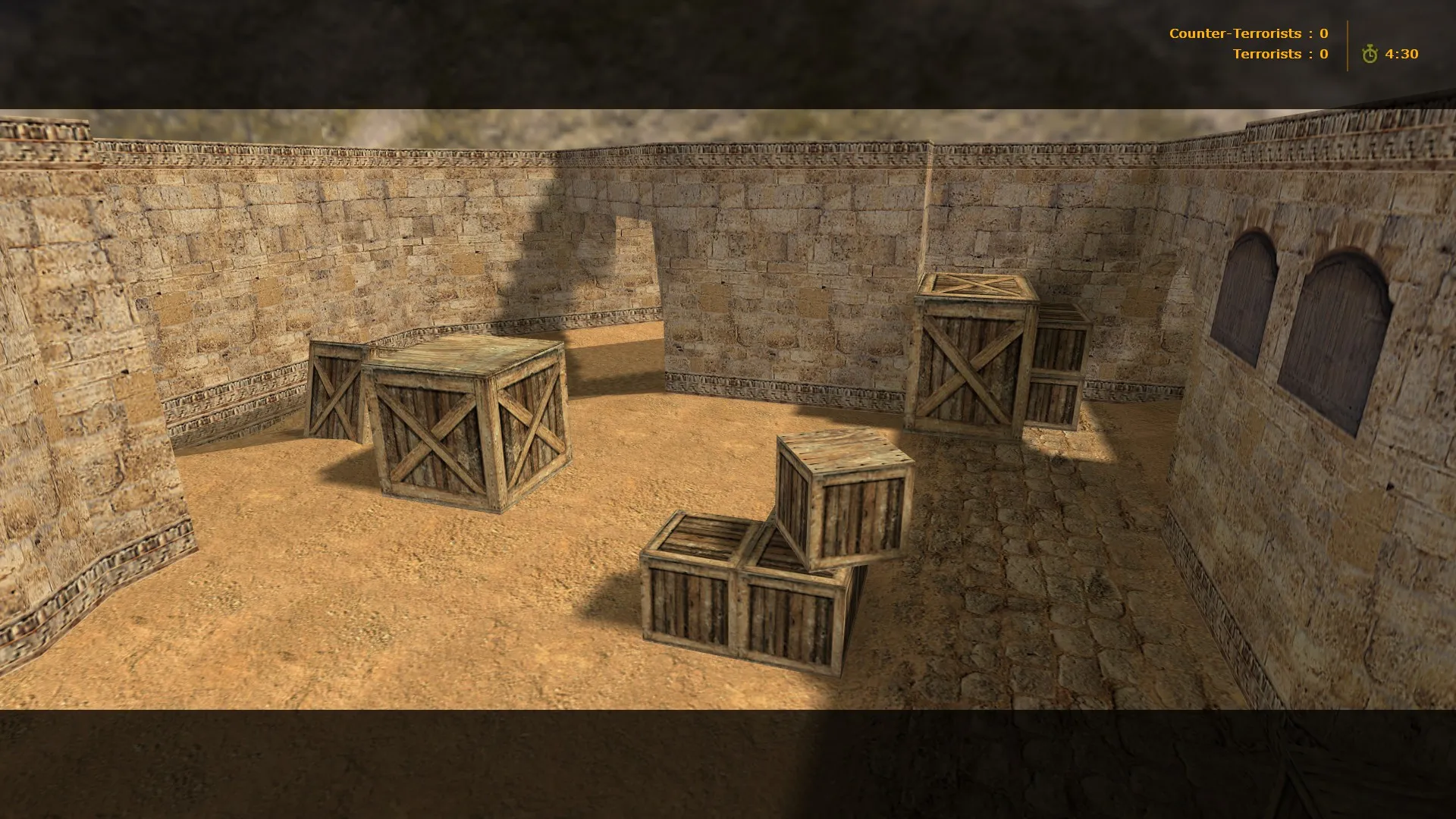Select the tall X-pattern crate near the wall
Image resolution: width=1456 pixels, height=819 pixels.
971,356
